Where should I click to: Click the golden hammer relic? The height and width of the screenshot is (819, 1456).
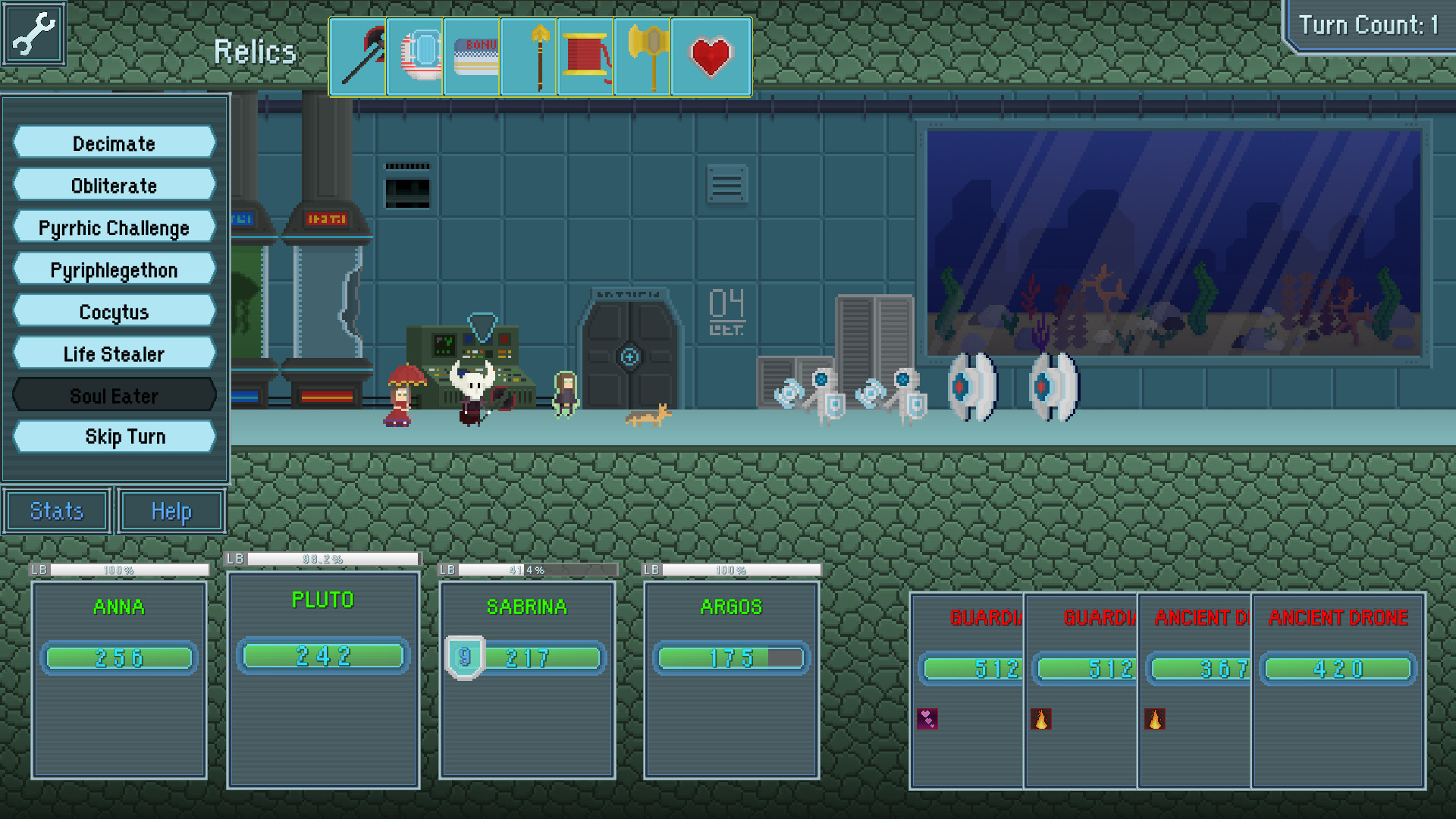tap(643, 57)
